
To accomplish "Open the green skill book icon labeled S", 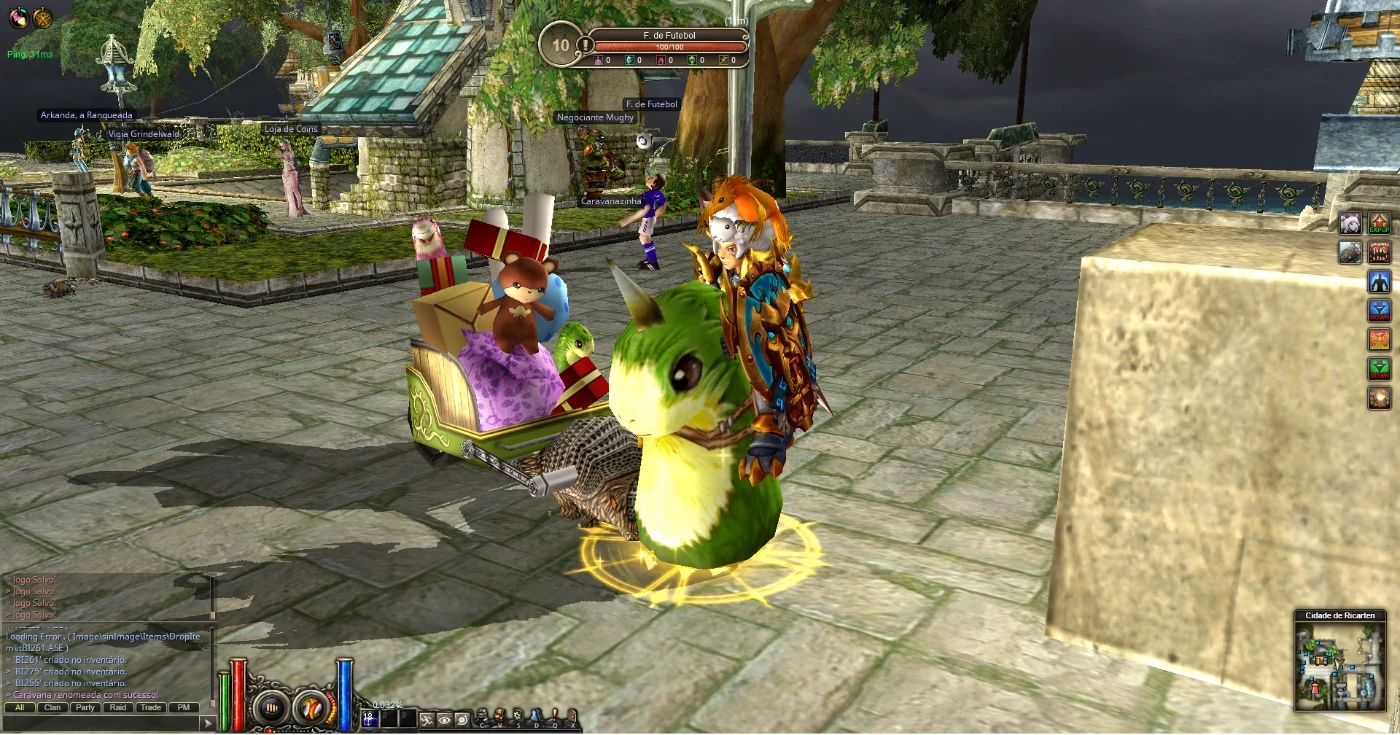I will (517, 713).
